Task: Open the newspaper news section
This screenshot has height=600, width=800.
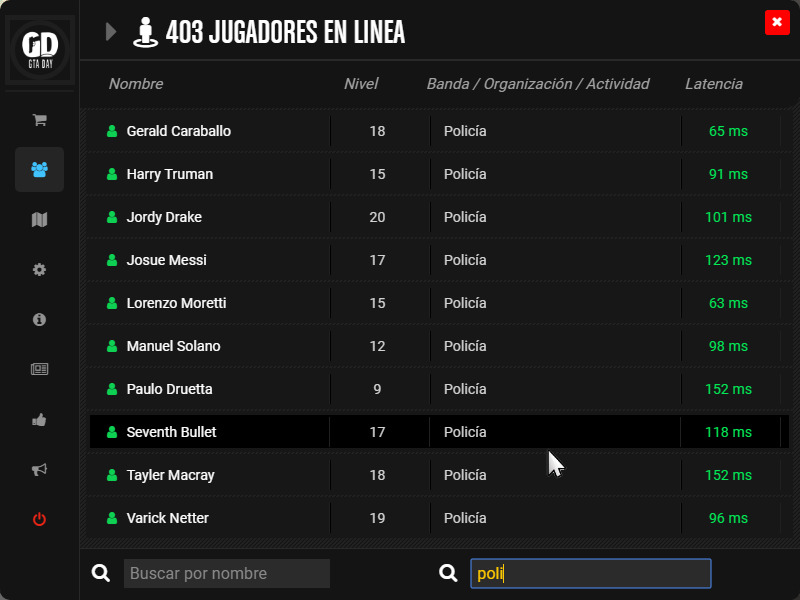Action: pyautogui.click(x=40, y=369)
